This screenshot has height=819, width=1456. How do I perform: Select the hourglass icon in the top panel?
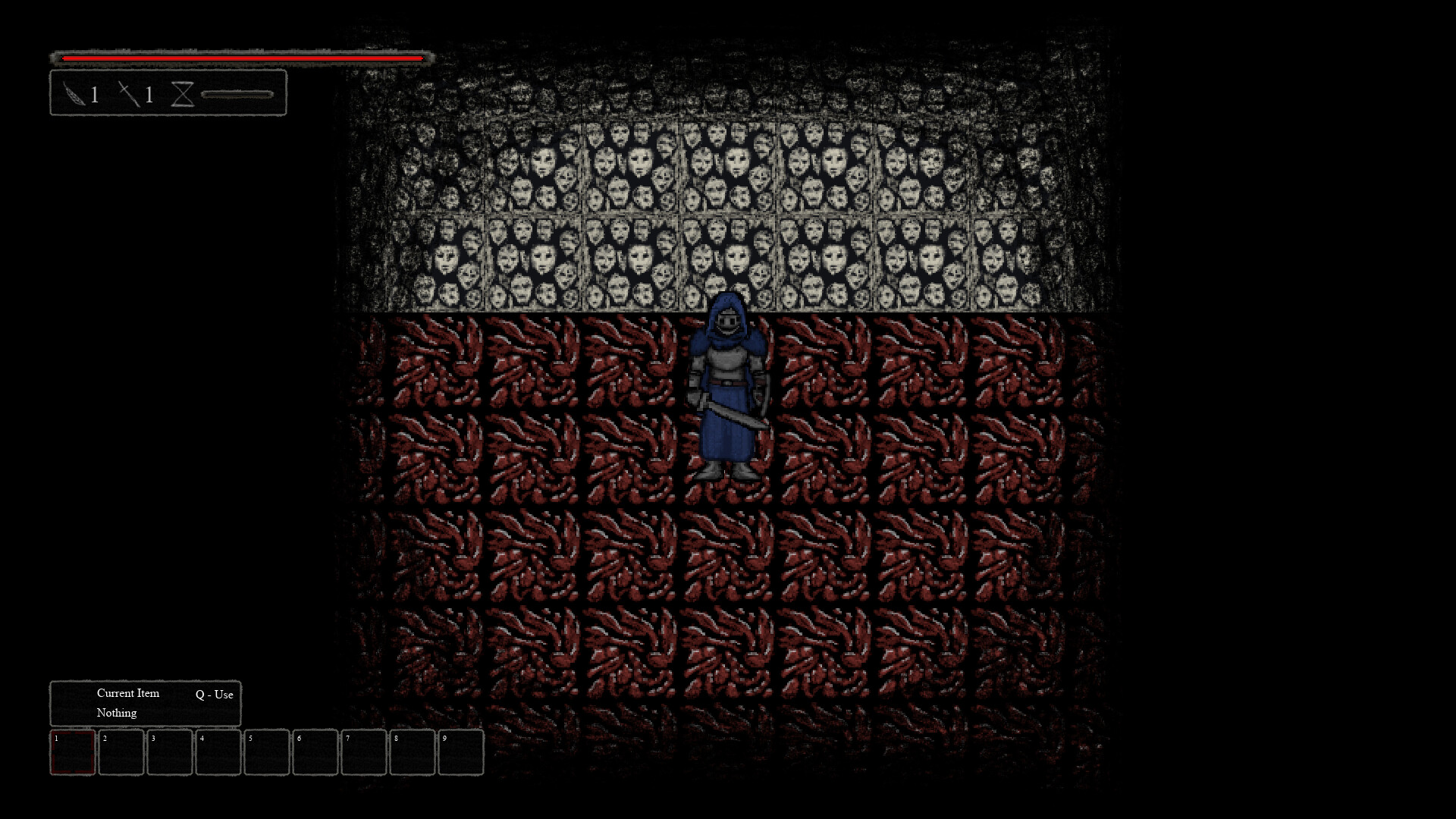[183, 94]
